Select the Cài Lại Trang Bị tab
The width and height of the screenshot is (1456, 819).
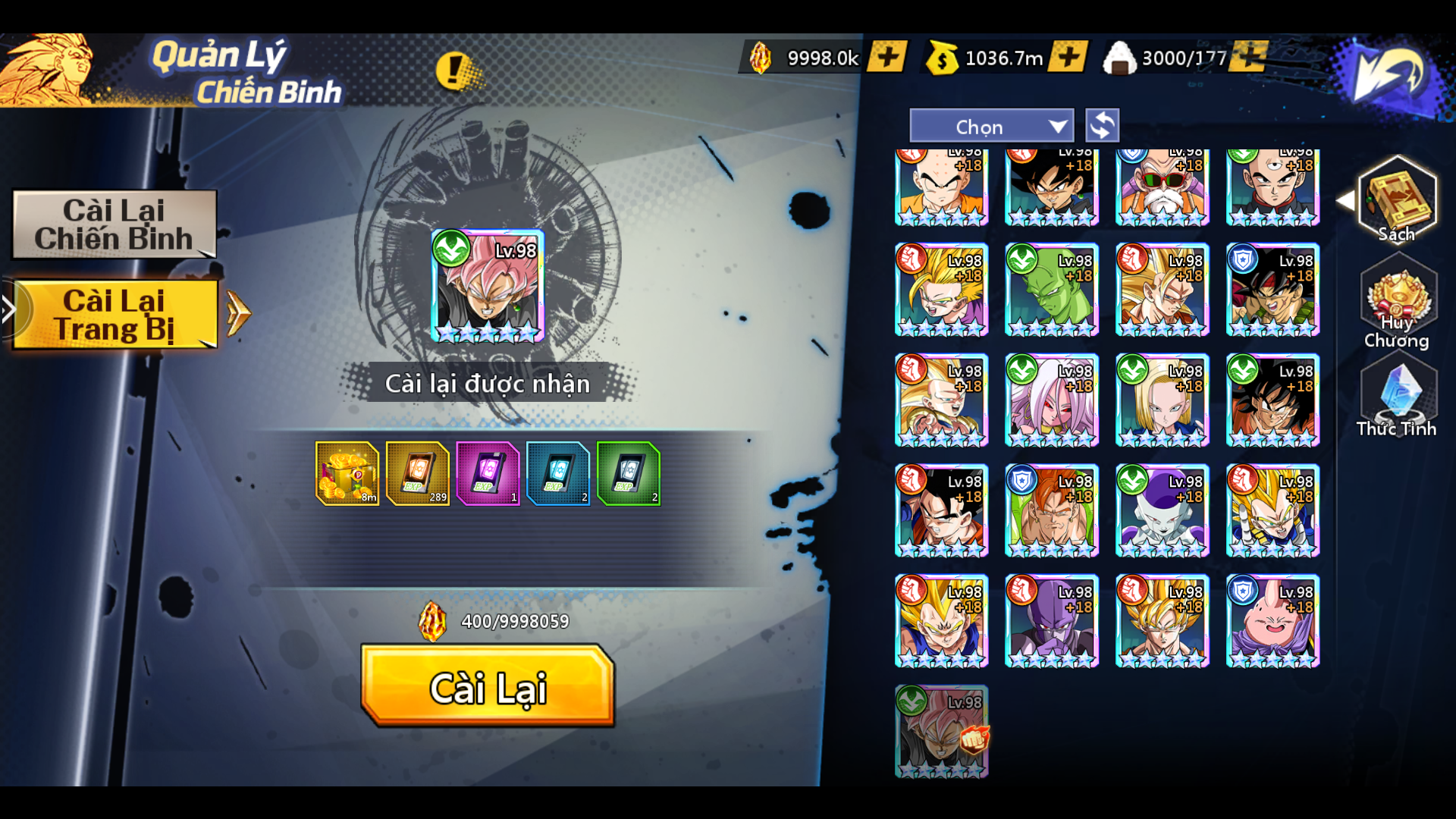[x=115, y=315]
